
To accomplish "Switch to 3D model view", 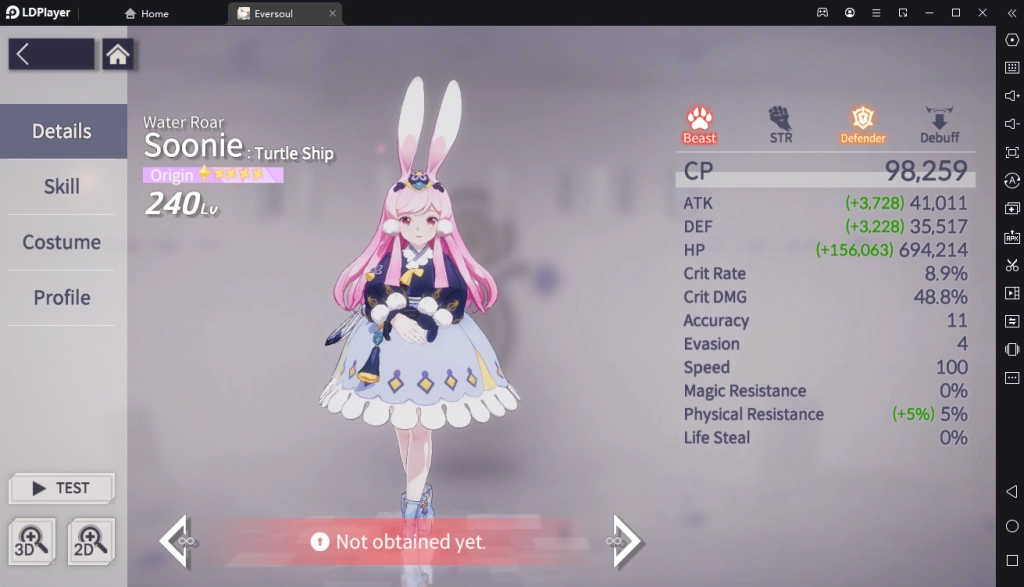I will point(34,541).
